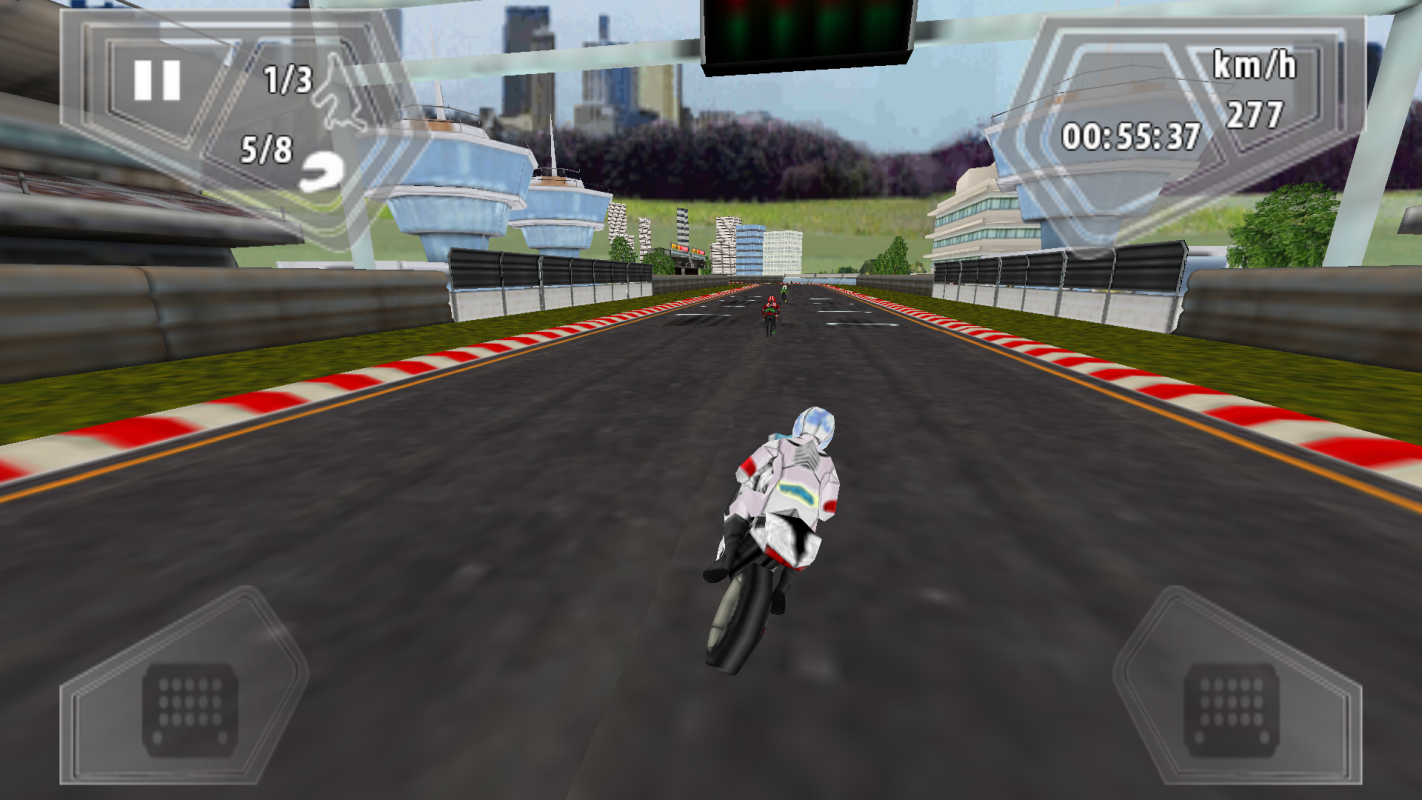This screenshot has width=1422, height=800.
Task: Pause the race with the pause button
Action: coord(157,80)
